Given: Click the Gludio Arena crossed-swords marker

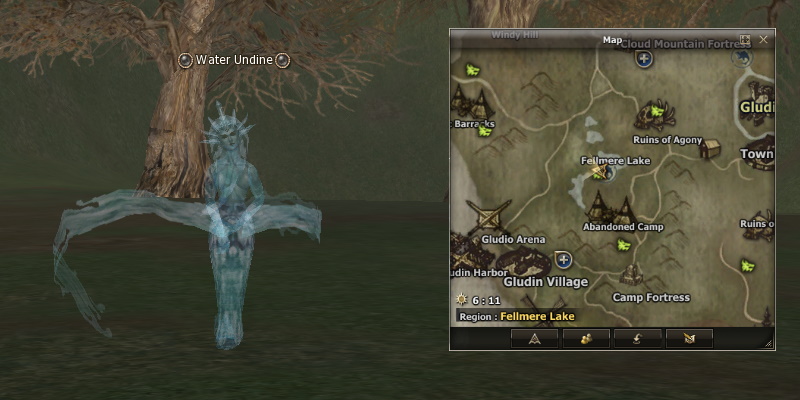Looking at the screenshot, I should (493, 218).
